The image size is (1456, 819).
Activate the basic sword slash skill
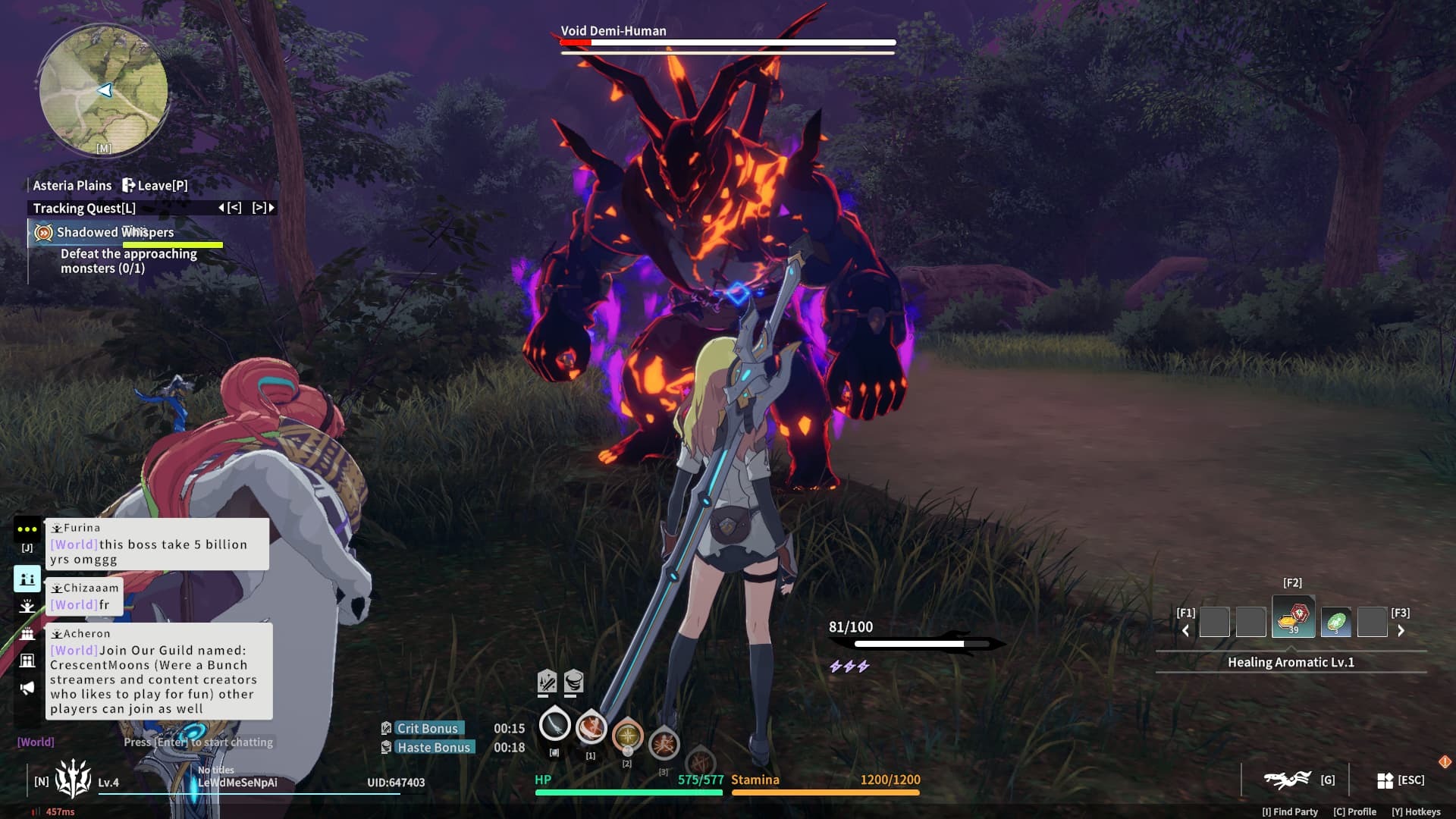(554, 726)
